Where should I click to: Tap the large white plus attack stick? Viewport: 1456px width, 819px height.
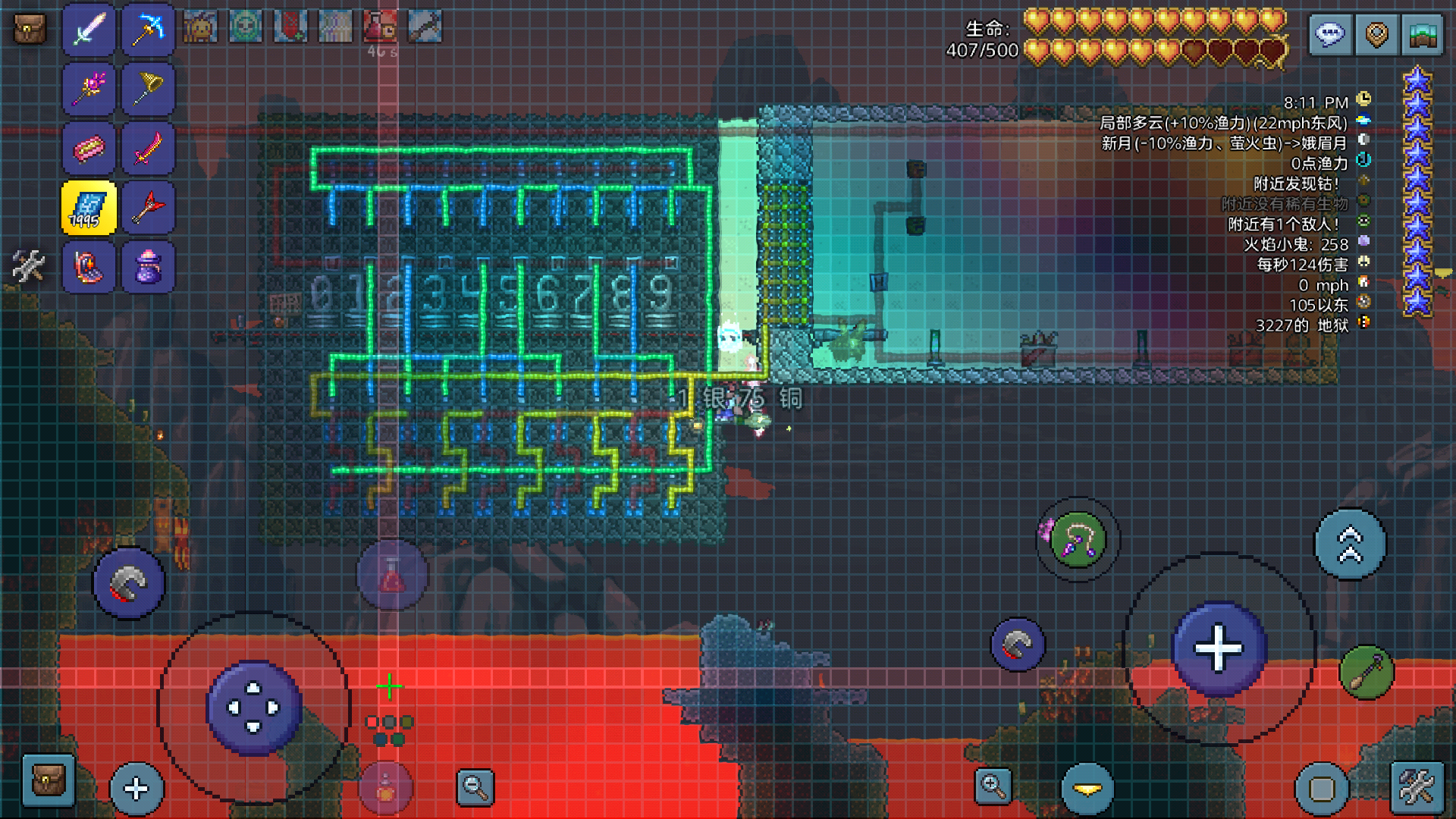click(1219, 649)
